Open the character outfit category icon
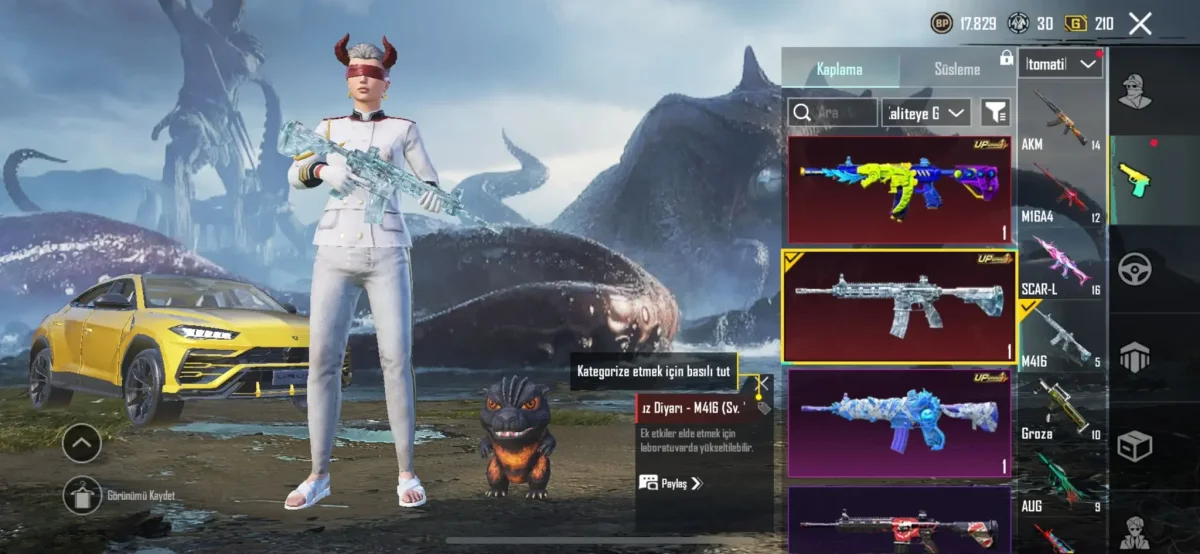 (1135, 92)
